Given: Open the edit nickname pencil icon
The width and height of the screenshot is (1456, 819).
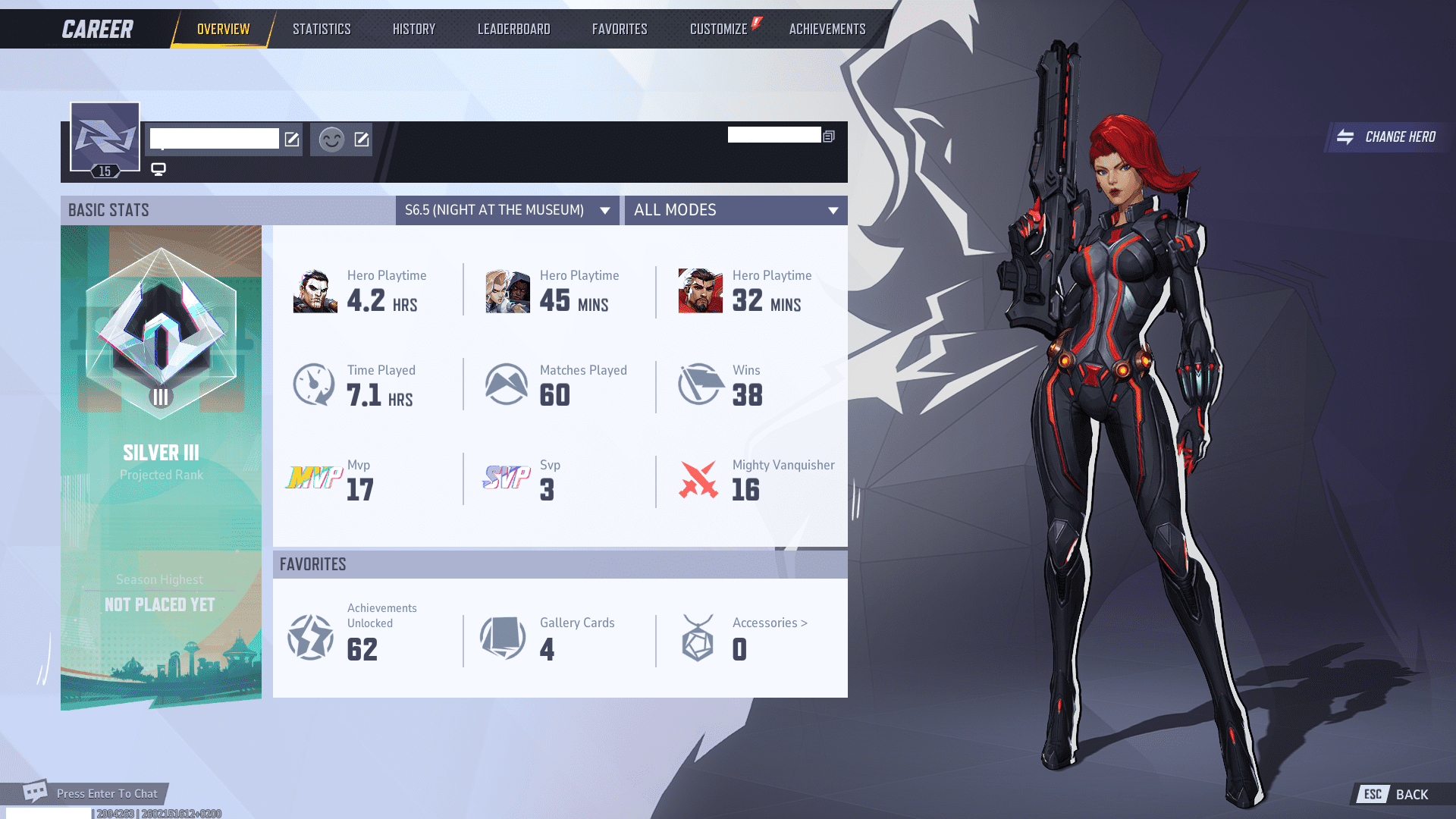Looking at the screenshot, I should pyautogui.click(x=292, y=140).
